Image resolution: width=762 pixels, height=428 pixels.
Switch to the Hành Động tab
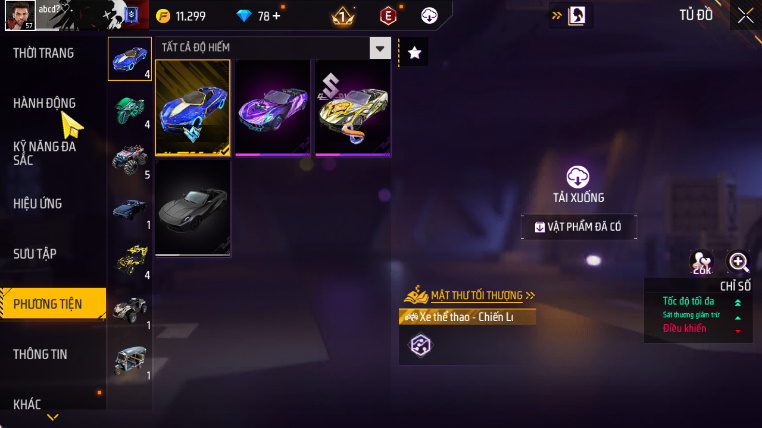pos(44,103)
